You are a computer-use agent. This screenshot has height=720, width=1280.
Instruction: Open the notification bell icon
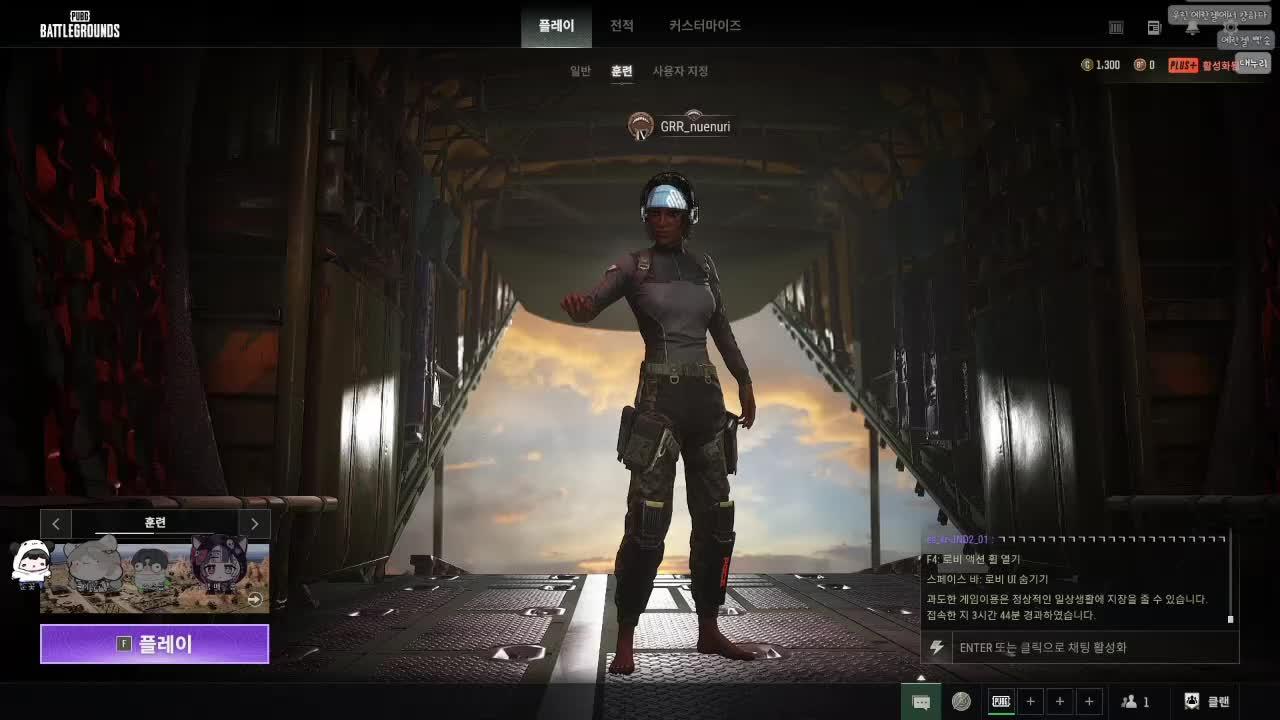pyautogui.click(x=1192, y=28)
